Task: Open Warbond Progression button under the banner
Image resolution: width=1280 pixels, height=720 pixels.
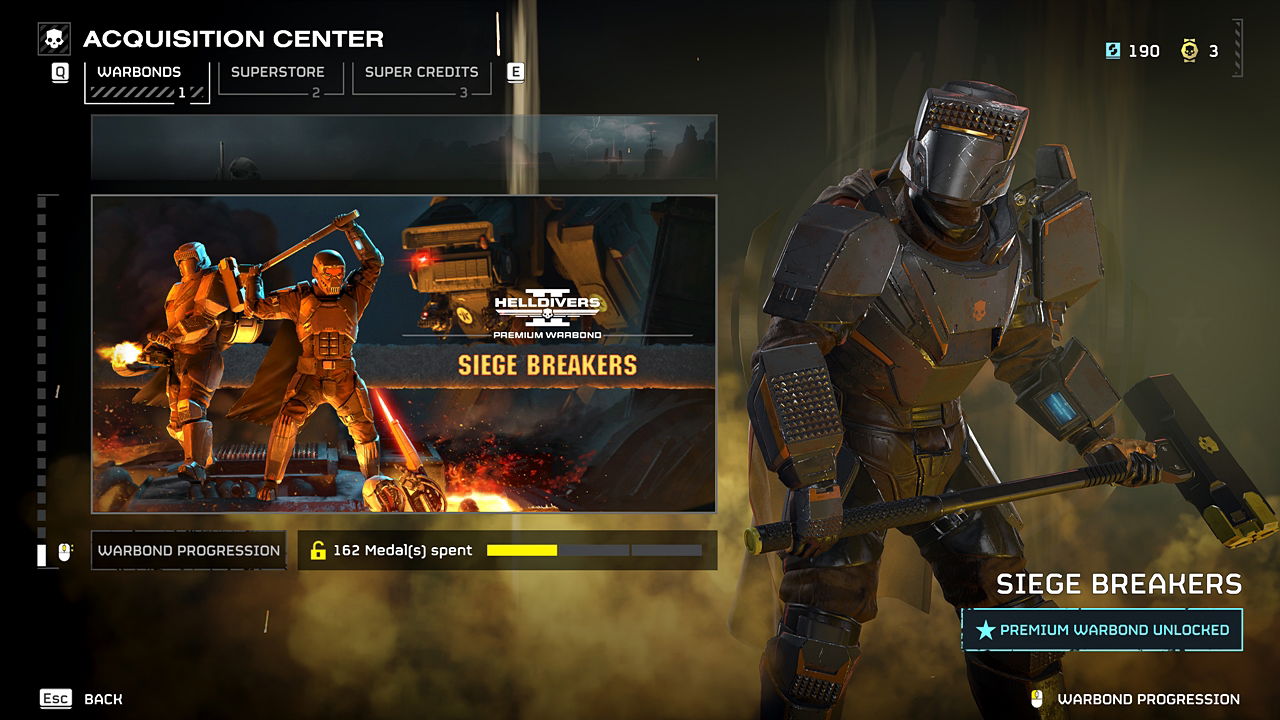Action: click(x=189, y=550)
